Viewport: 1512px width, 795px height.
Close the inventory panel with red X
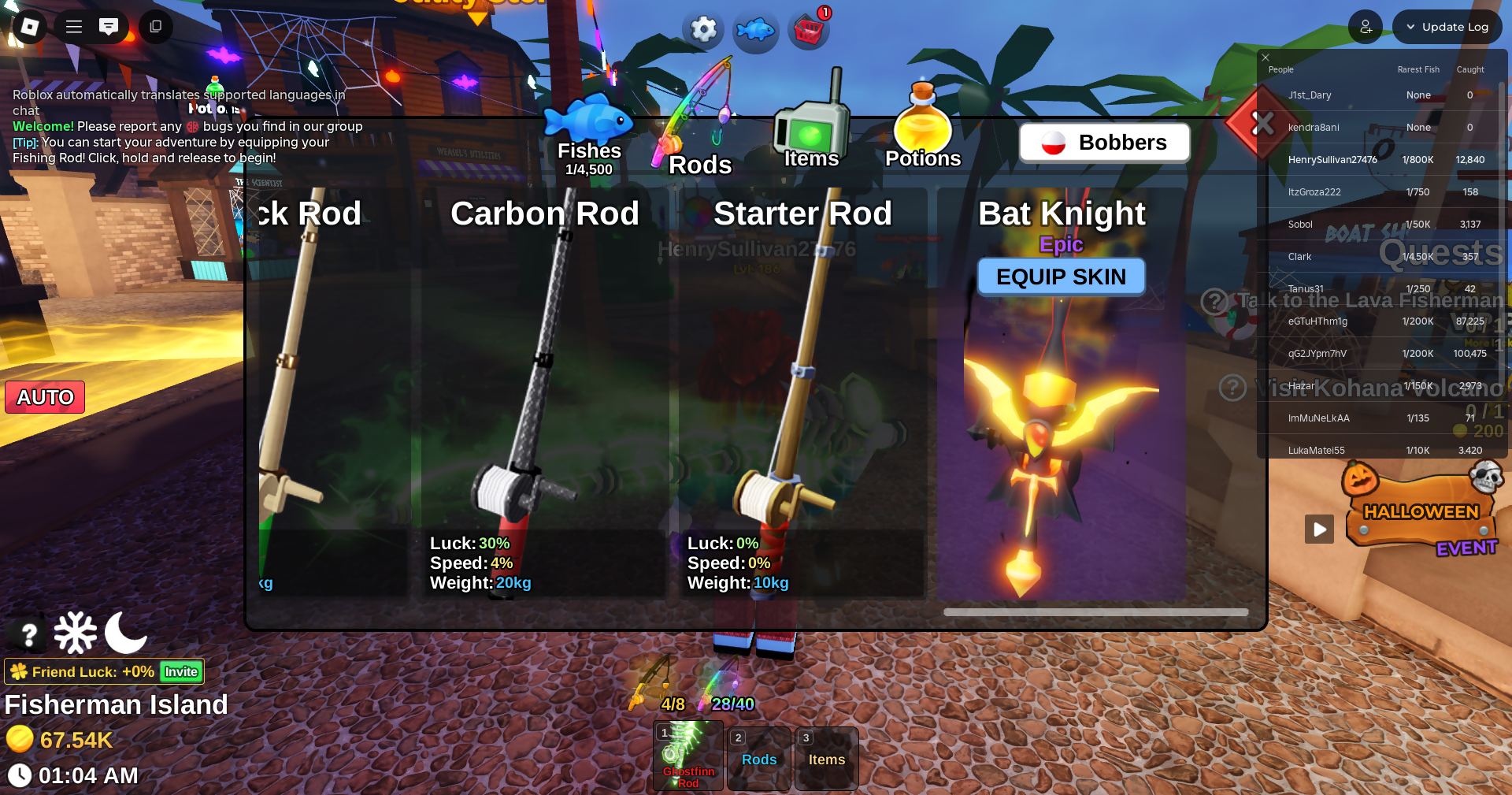coord(1262,124)
